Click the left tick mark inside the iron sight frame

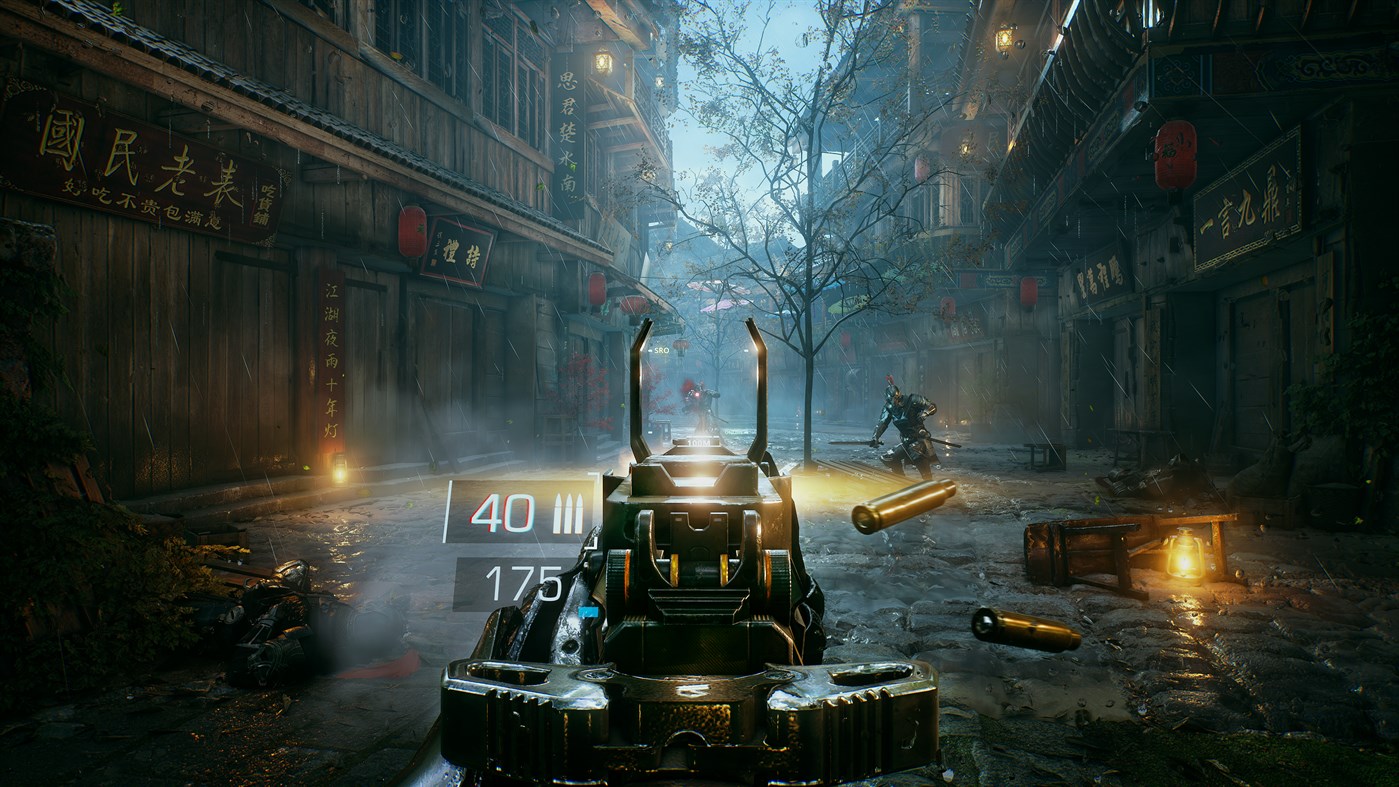click(649, 352)
